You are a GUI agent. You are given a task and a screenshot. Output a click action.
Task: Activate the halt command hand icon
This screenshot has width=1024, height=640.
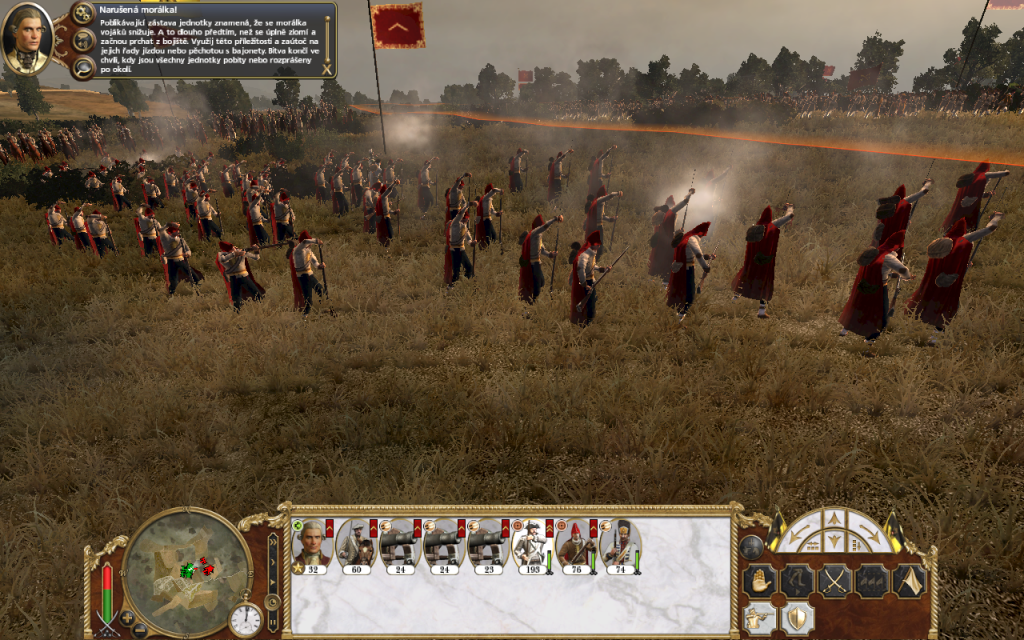click(761, 580)
